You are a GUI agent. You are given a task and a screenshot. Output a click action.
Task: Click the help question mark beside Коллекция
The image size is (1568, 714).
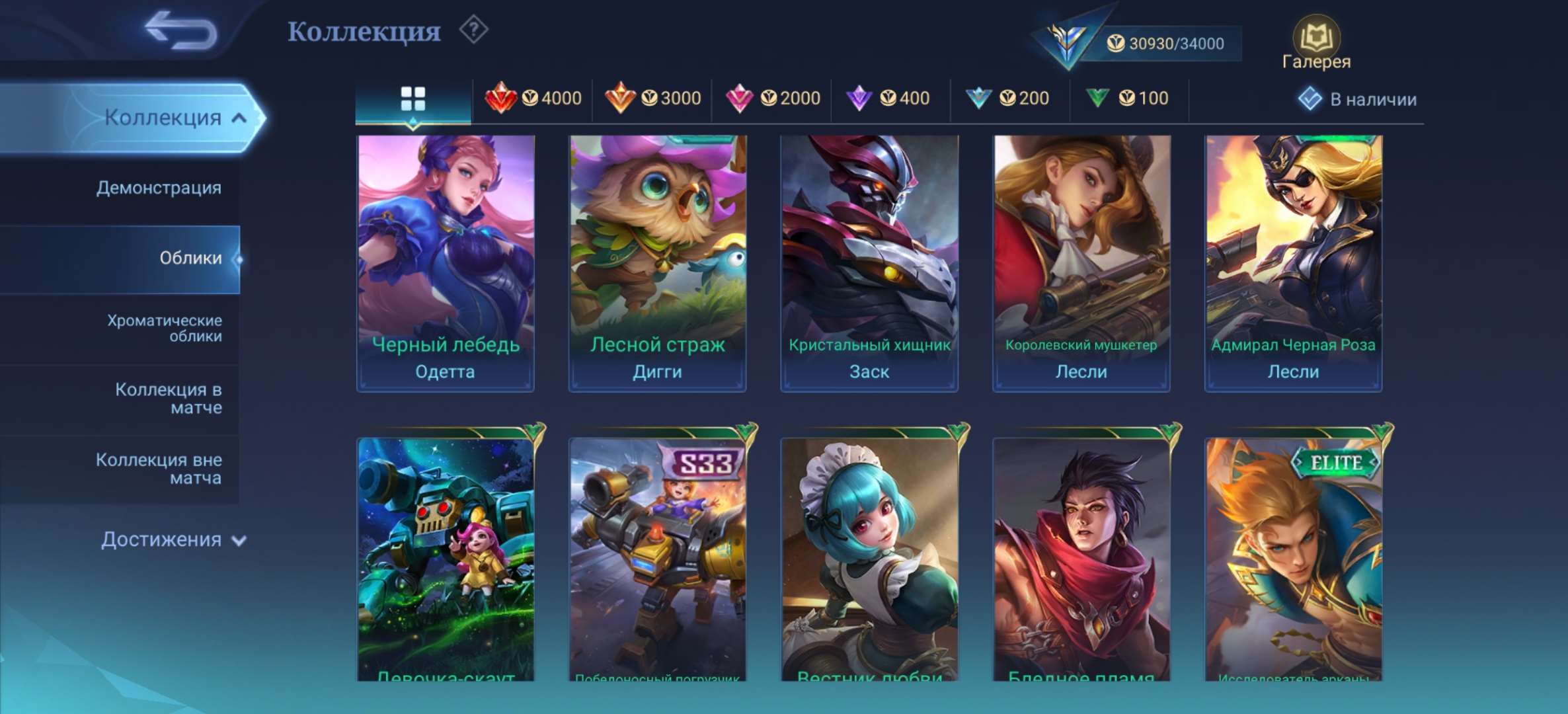473,31
